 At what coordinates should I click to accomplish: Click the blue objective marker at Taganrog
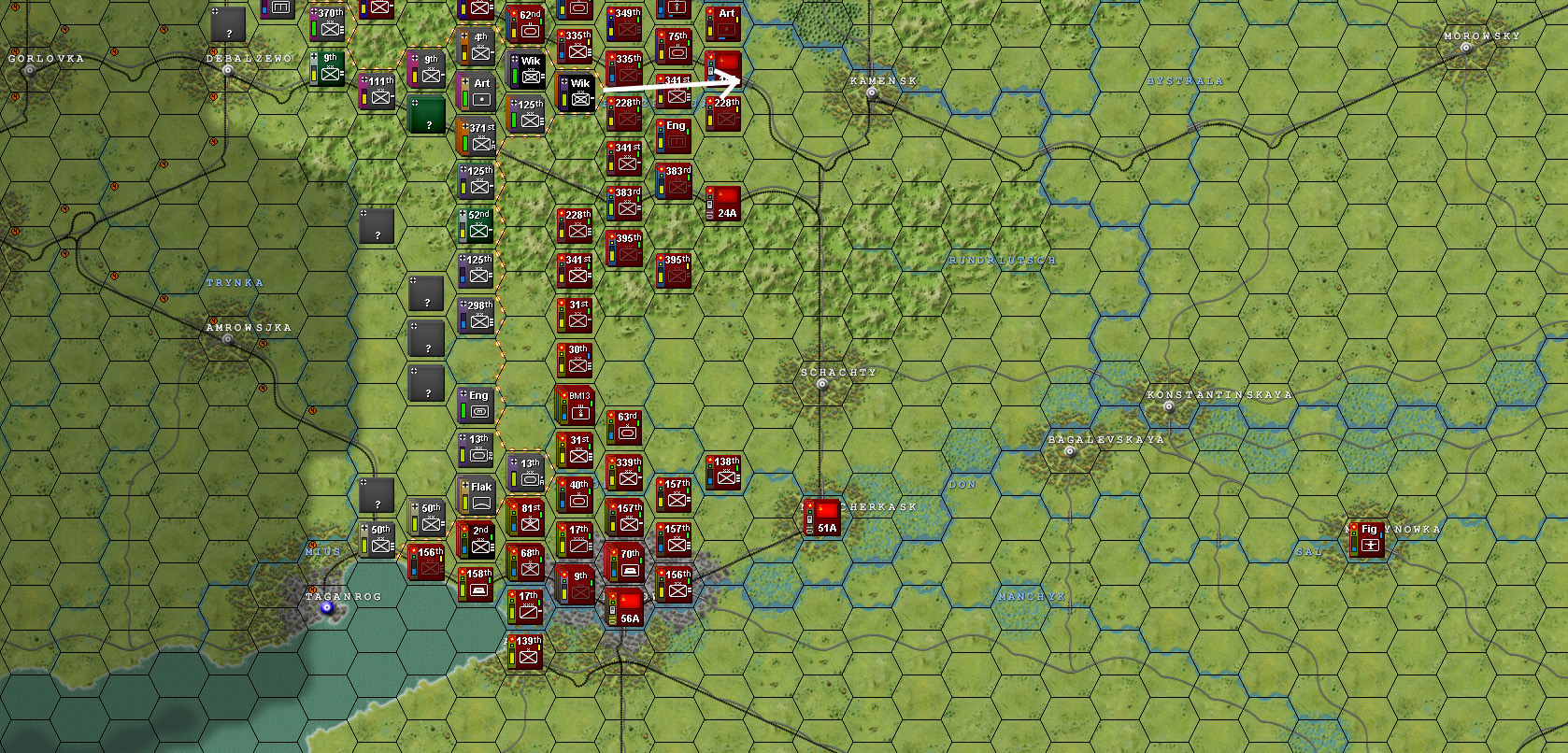tap(329, 606)
